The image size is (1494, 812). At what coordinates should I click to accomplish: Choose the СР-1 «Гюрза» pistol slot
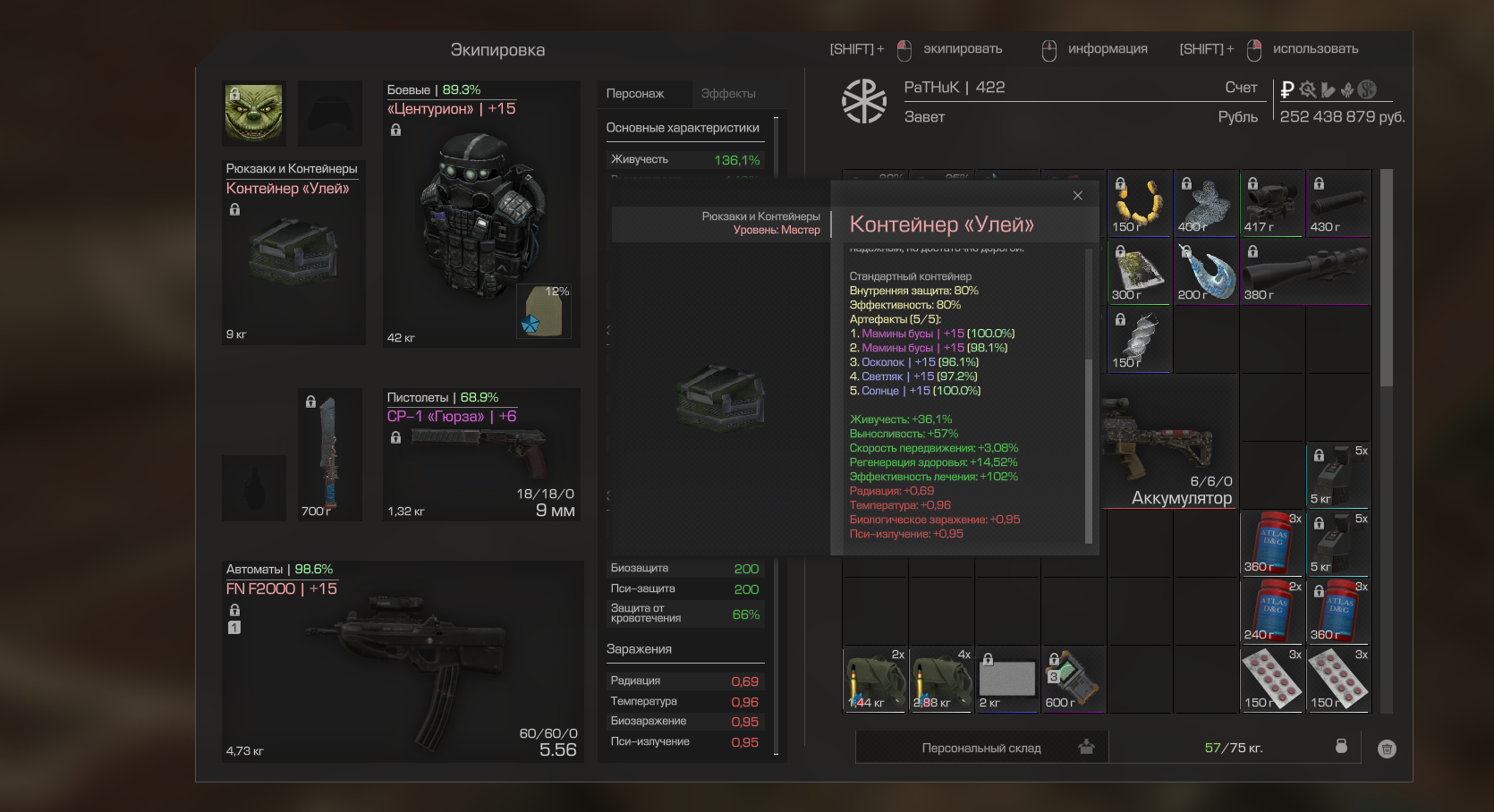(x=481, y=455)
